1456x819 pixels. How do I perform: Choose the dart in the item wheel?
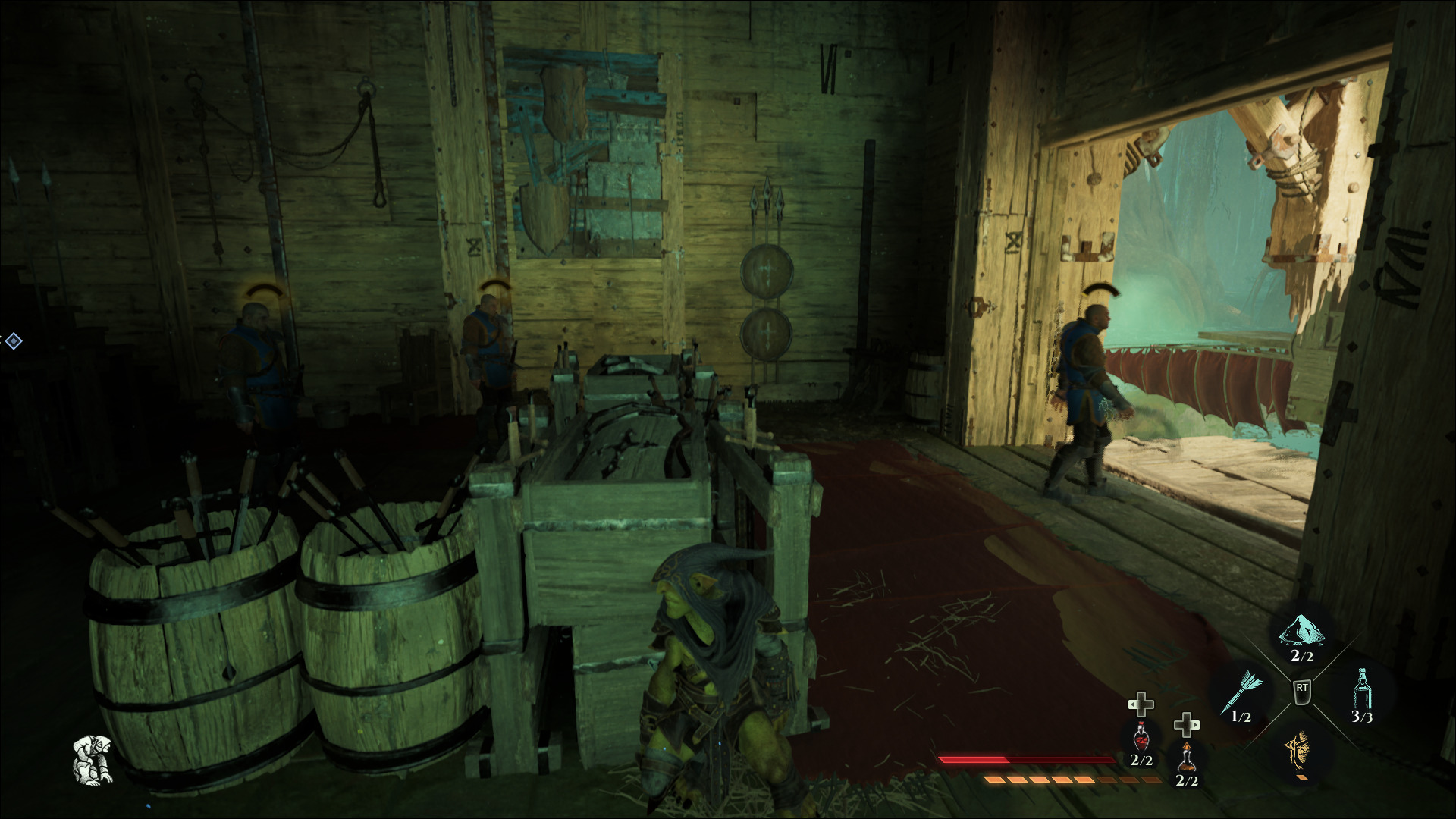pyautogui.click(x=1241, y=692)
